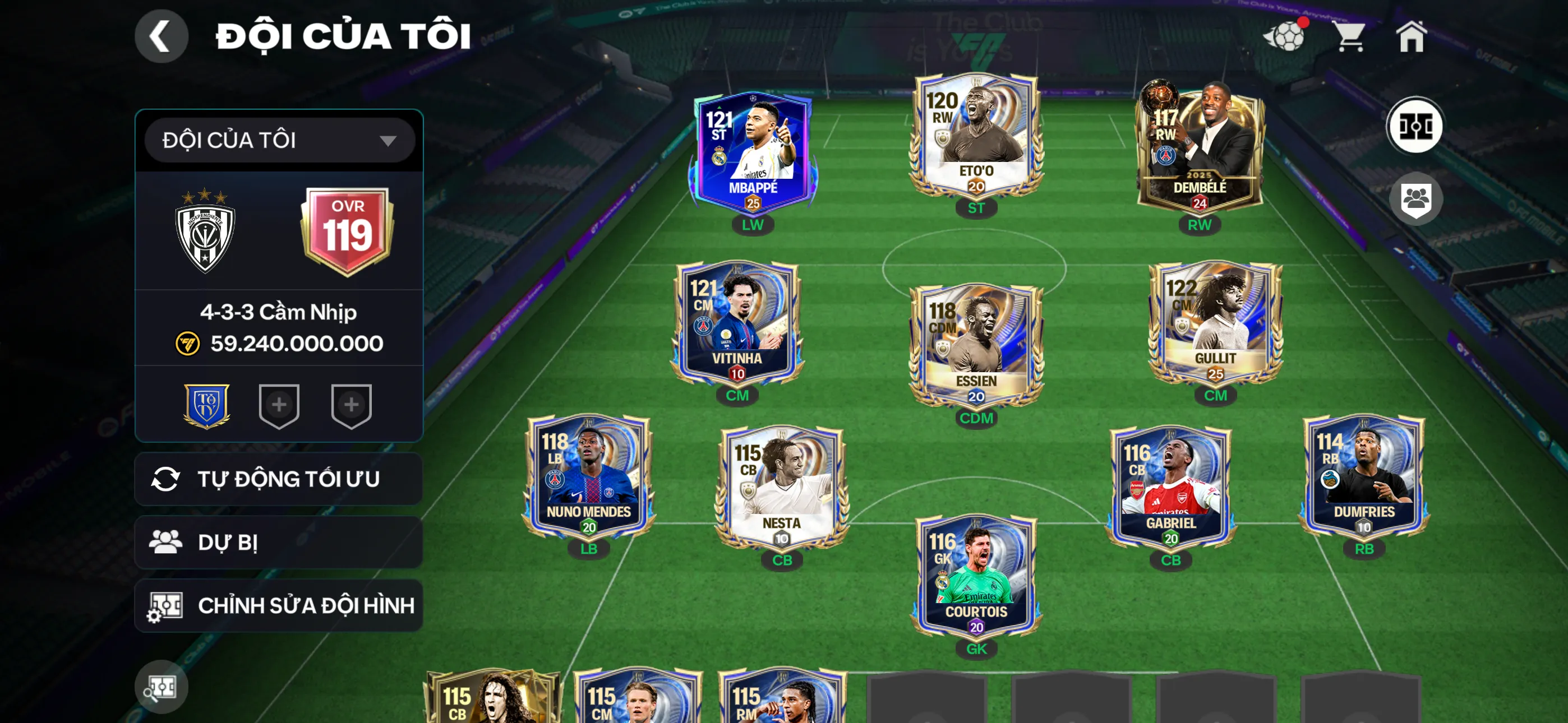Open the DỰ BỊ substitutes menu
Viewport: 1568px width, 723px height.
tap(278, 543)
